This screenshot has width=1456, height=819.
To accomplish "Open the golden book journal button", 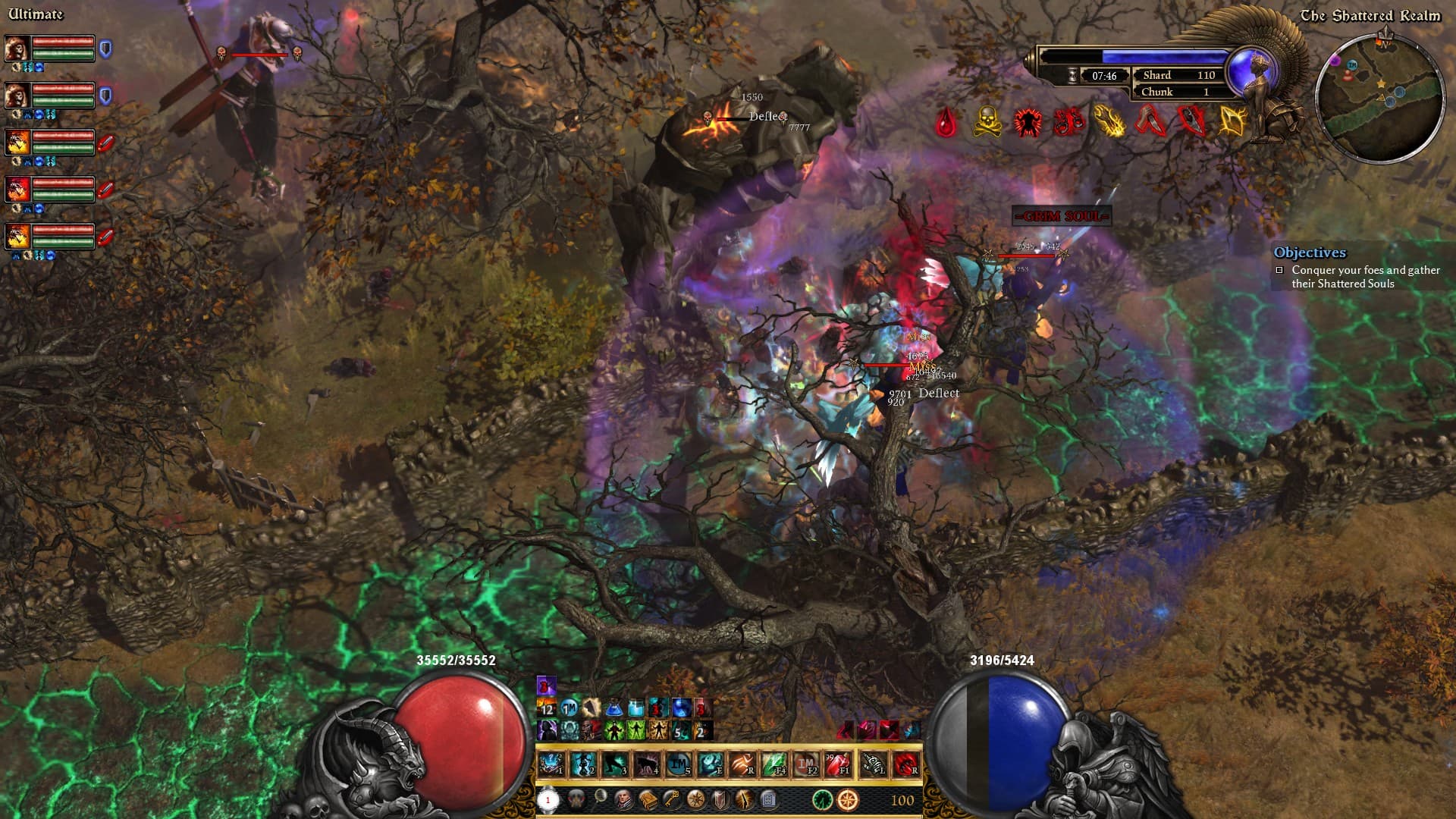I will [648, 799].
